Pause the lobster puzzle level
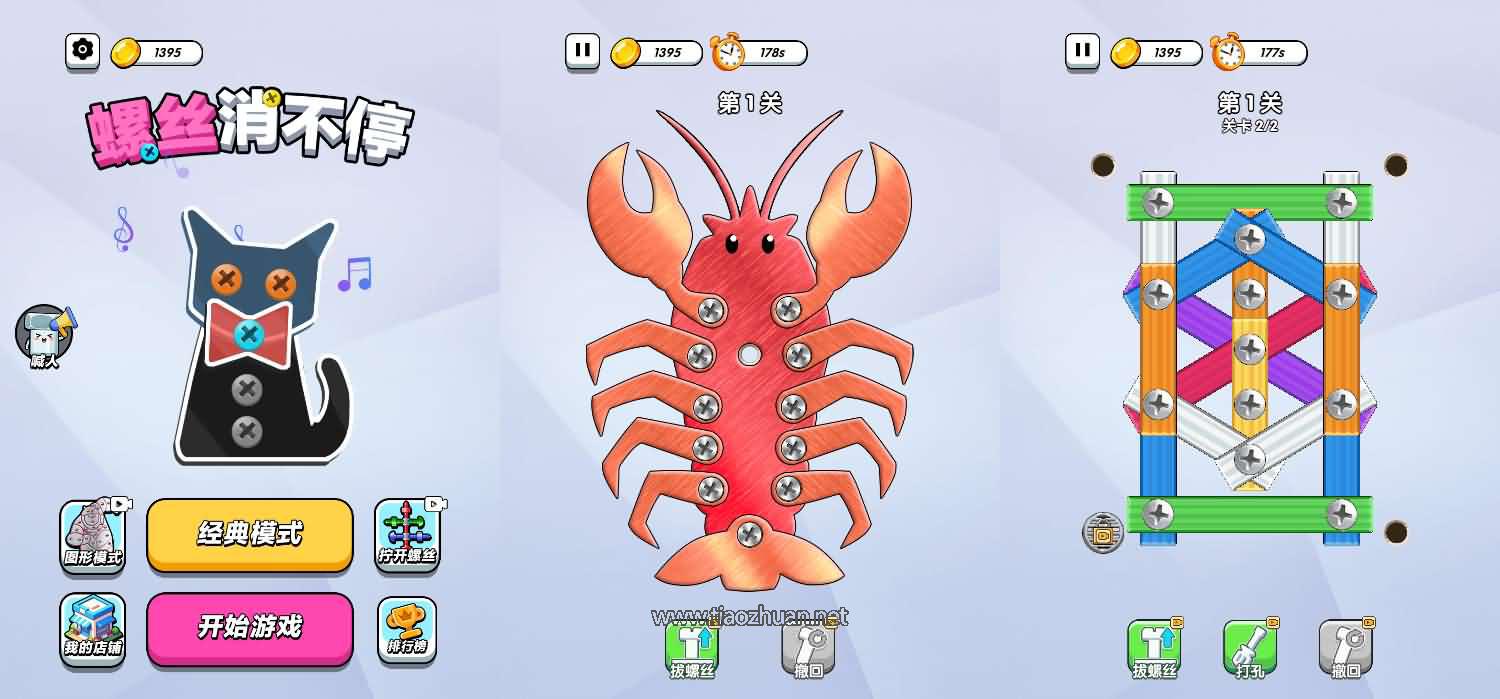 [582, 50]
